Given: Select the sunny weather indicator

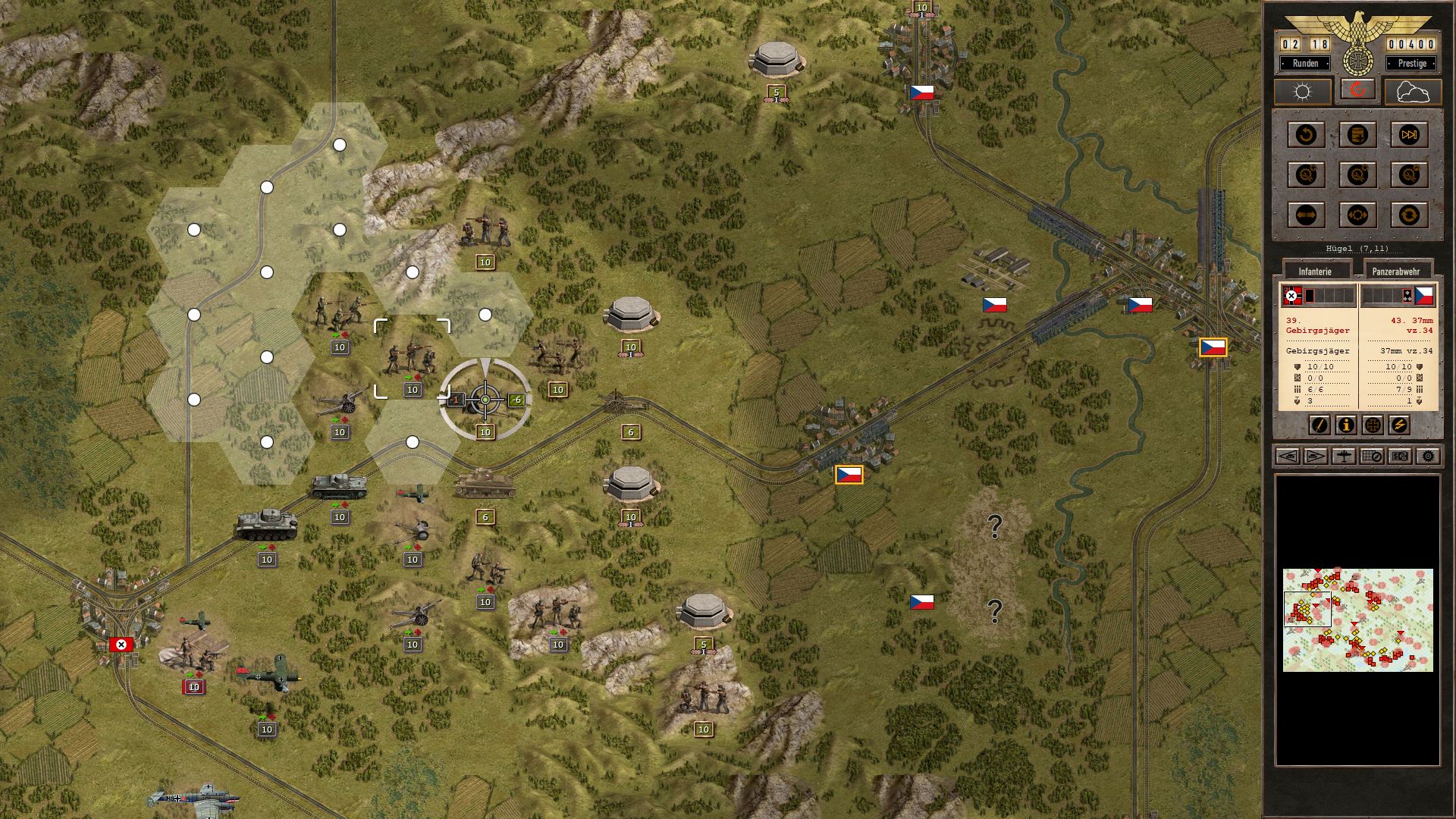Looking at the screenshot, I should click(1302, 92).
